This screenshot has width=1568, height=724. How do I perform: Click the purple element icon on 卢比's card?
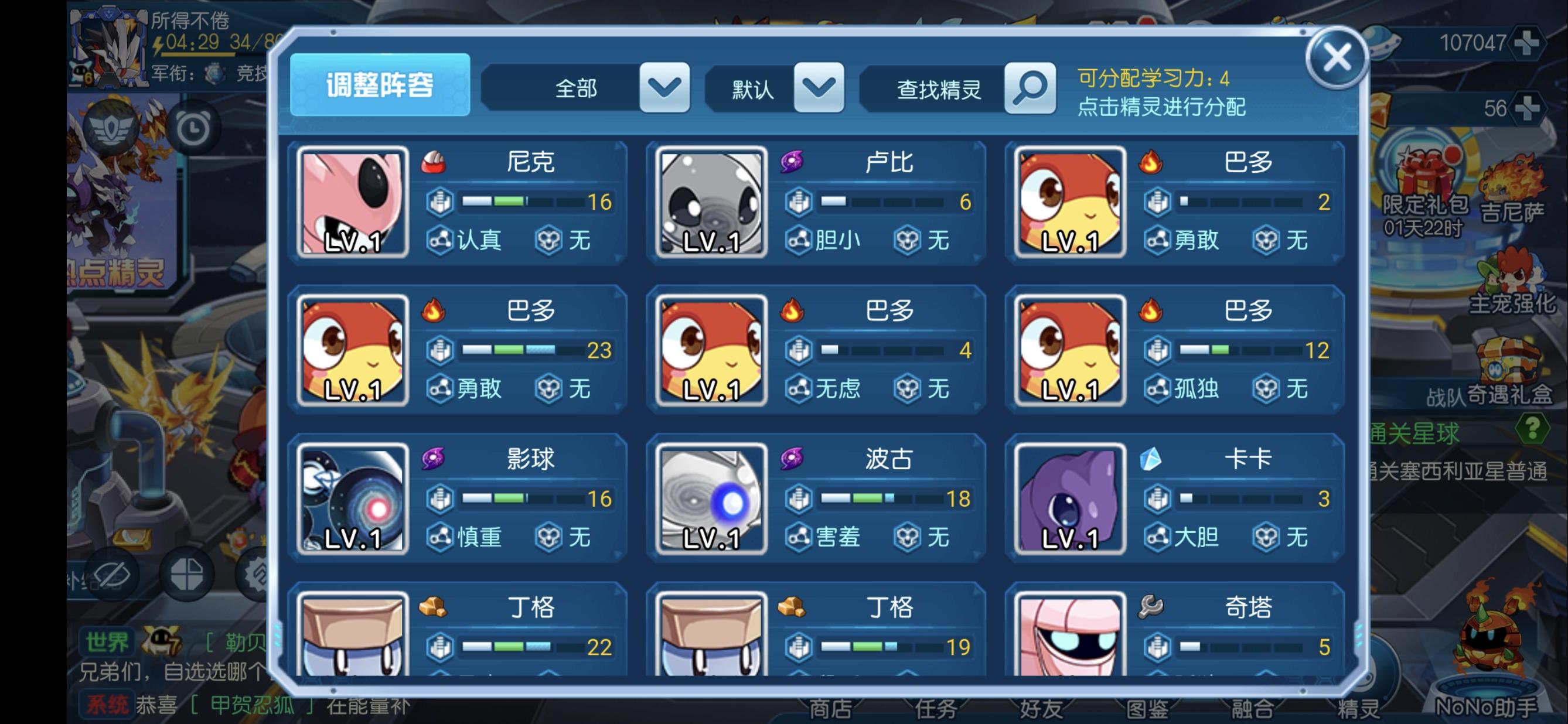pos(793,162)
